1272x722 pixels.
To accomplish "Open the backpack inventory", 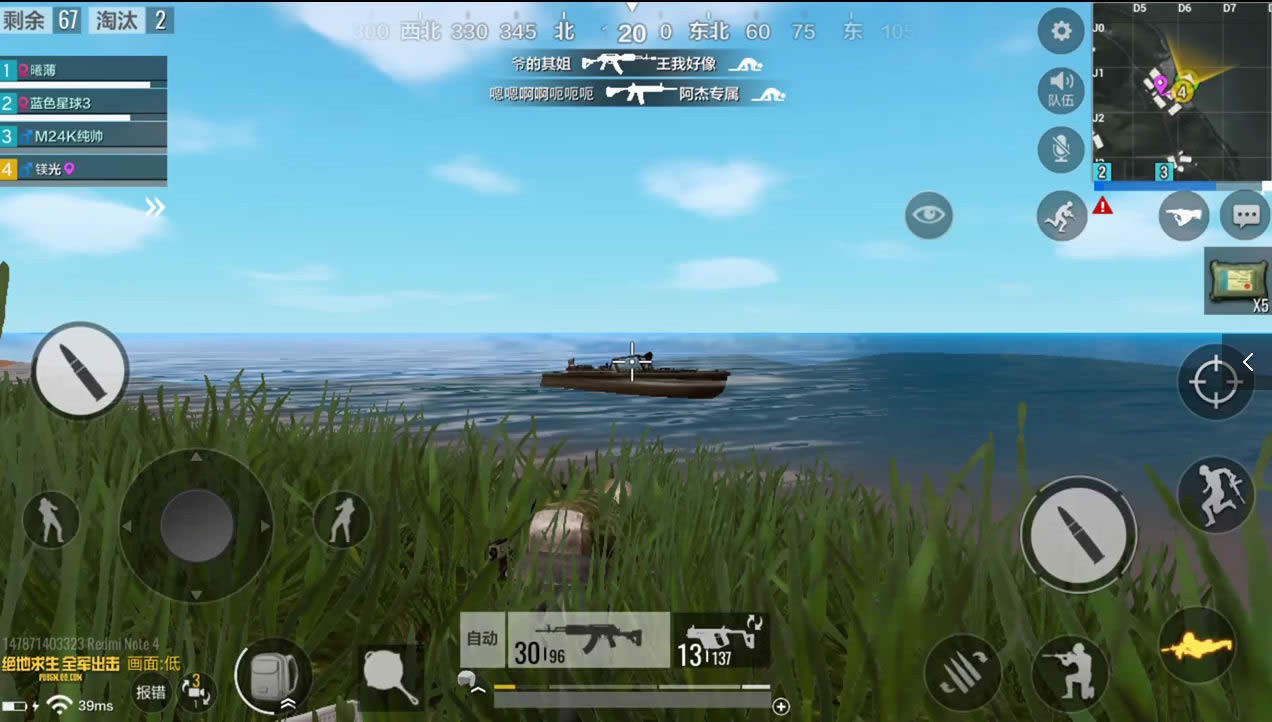I will click(273, 675).
